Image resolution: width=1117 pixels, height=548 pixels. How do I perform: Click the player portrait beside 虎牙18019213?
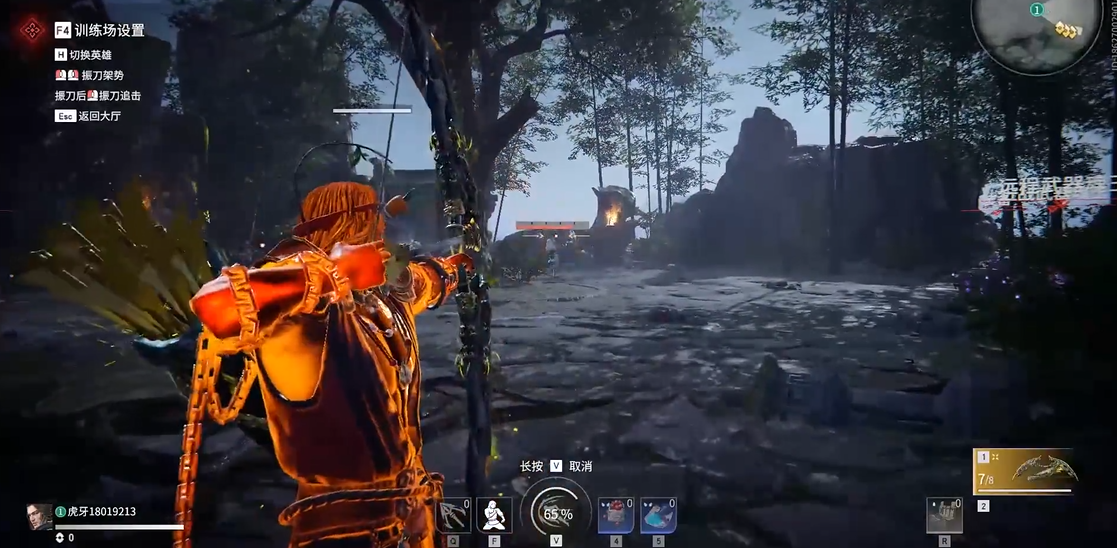39,515
